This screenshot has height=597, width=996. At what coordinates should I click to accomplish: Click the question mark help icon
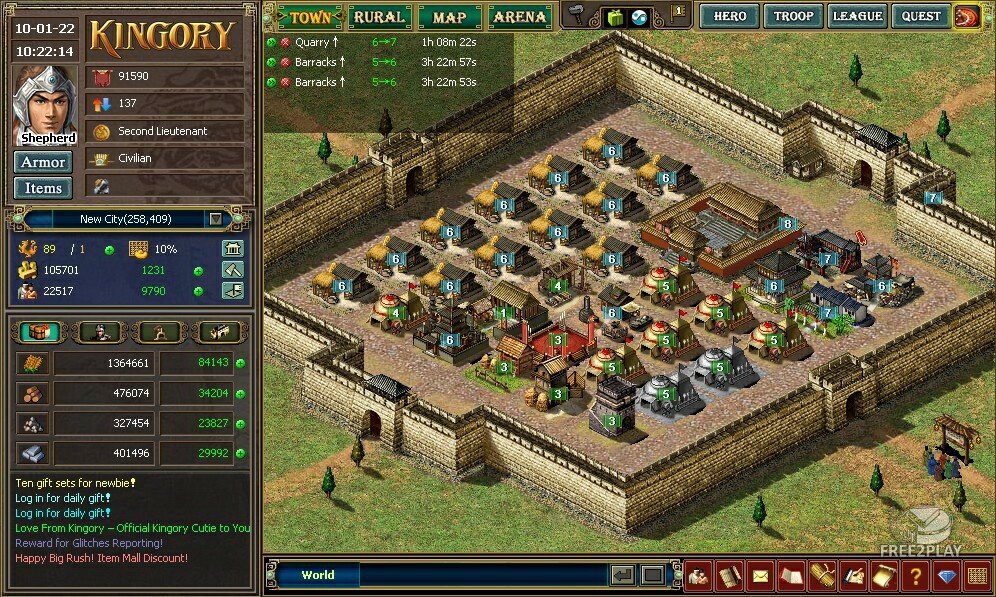(914, 576)
